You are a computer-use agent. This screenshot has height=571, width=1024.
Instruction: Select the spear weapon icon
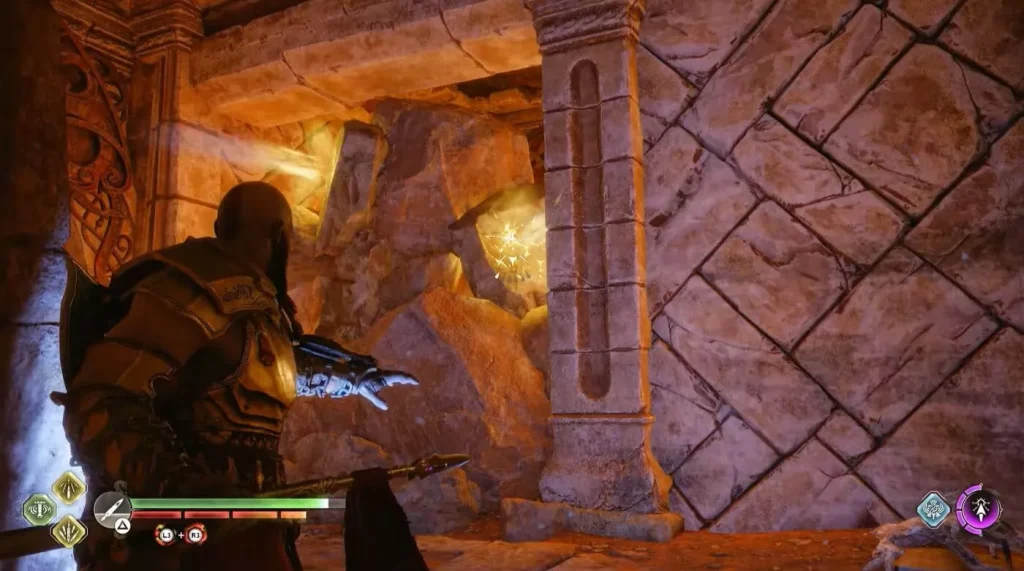[x=112, y=508]
